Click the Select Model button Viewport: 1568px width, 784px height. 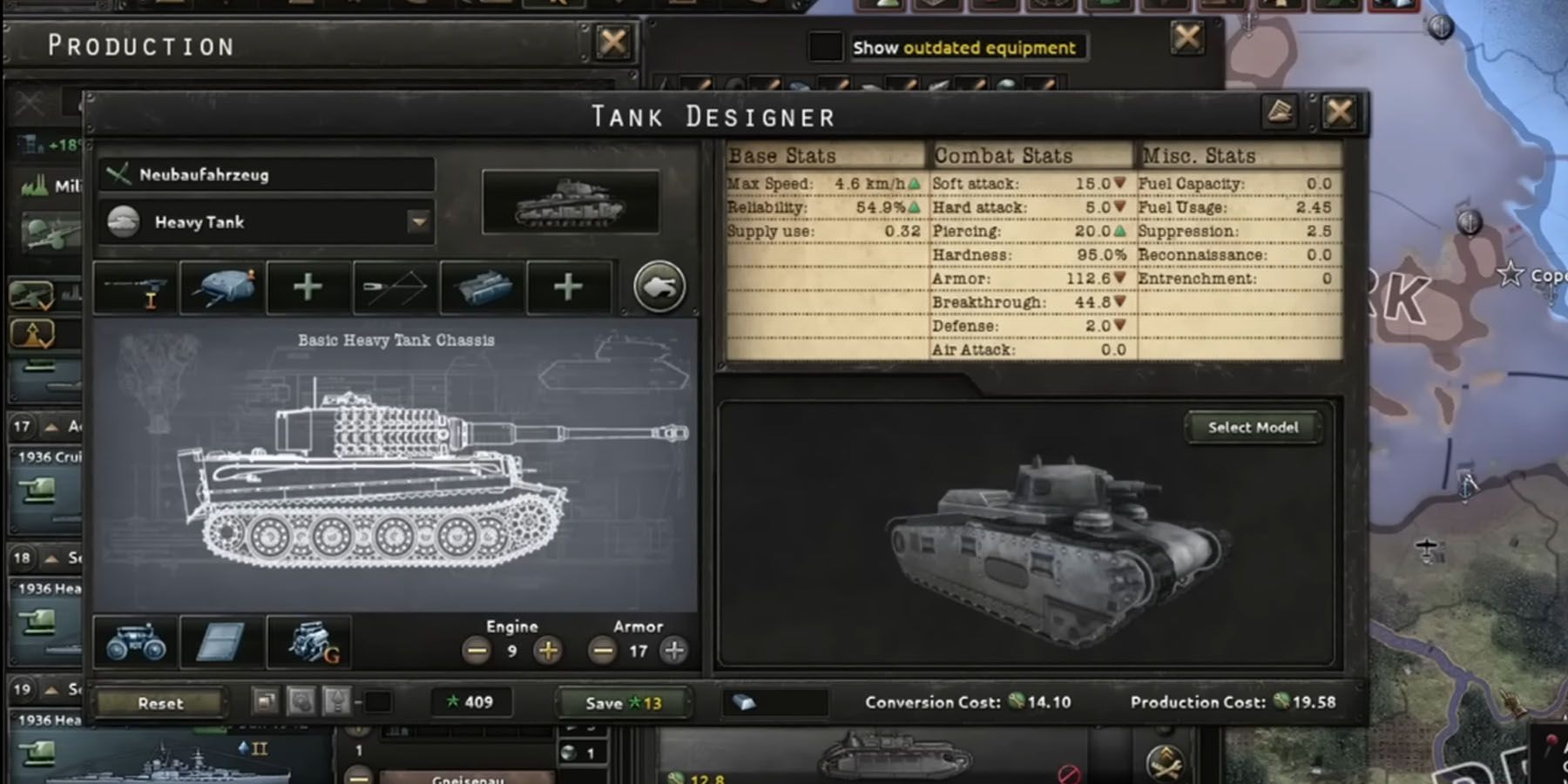(1252, 428)
